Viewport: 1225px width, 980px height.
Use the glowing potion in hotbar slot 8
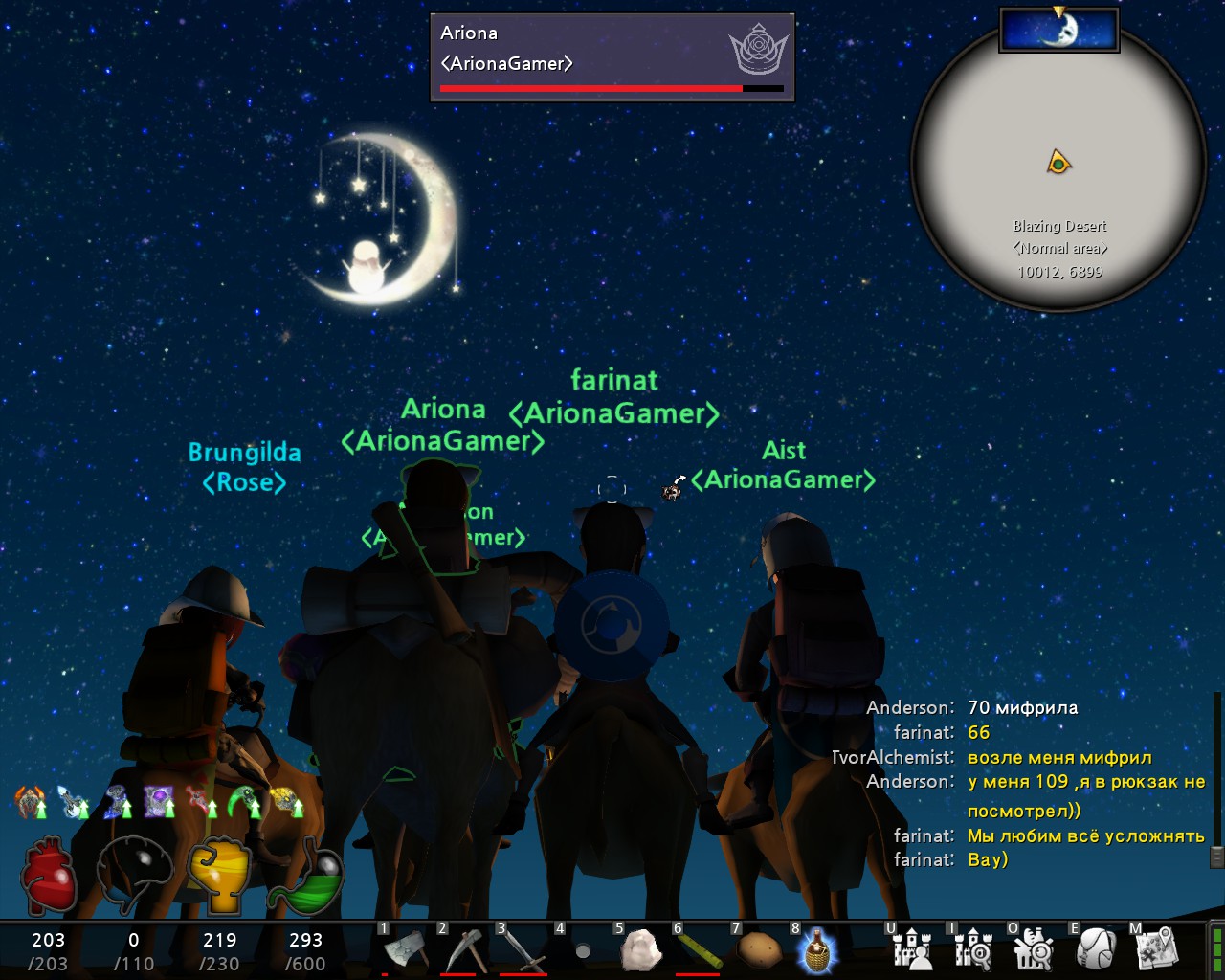pyautogui.click(x=815, y=949)
